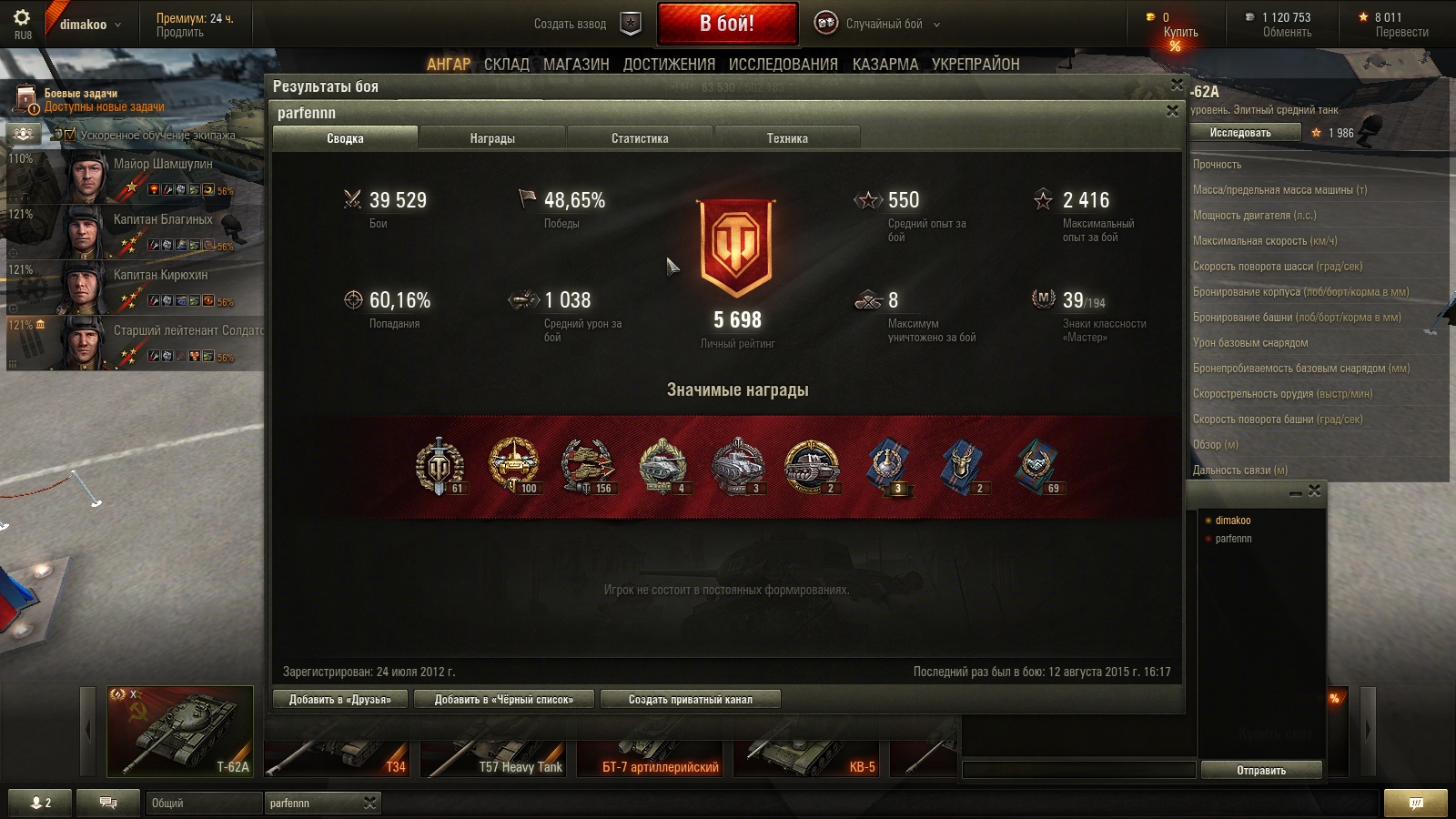Add player via Добавить в «Друзья»

340,700
